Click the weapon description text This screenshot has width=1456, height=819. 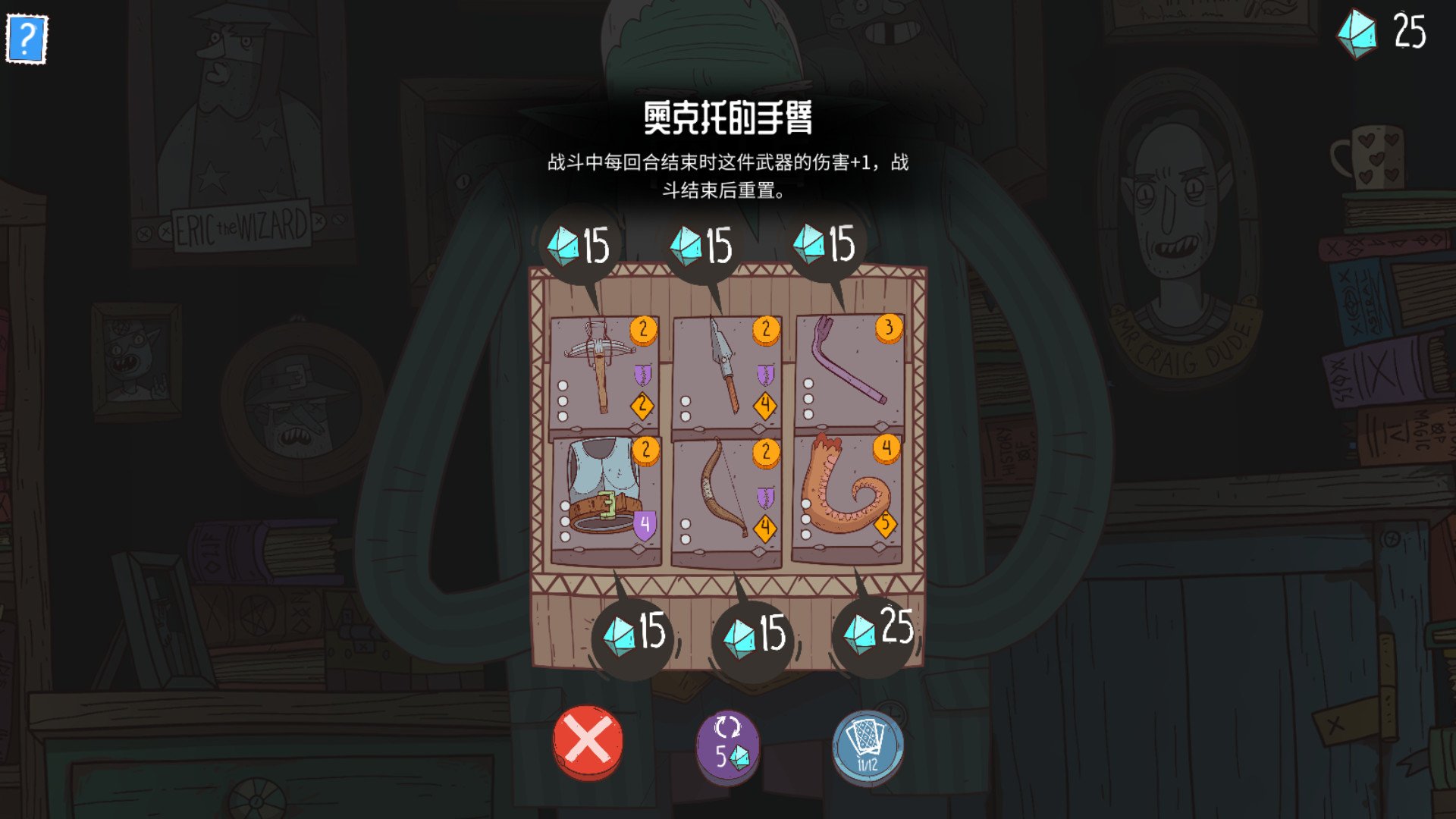728,174
